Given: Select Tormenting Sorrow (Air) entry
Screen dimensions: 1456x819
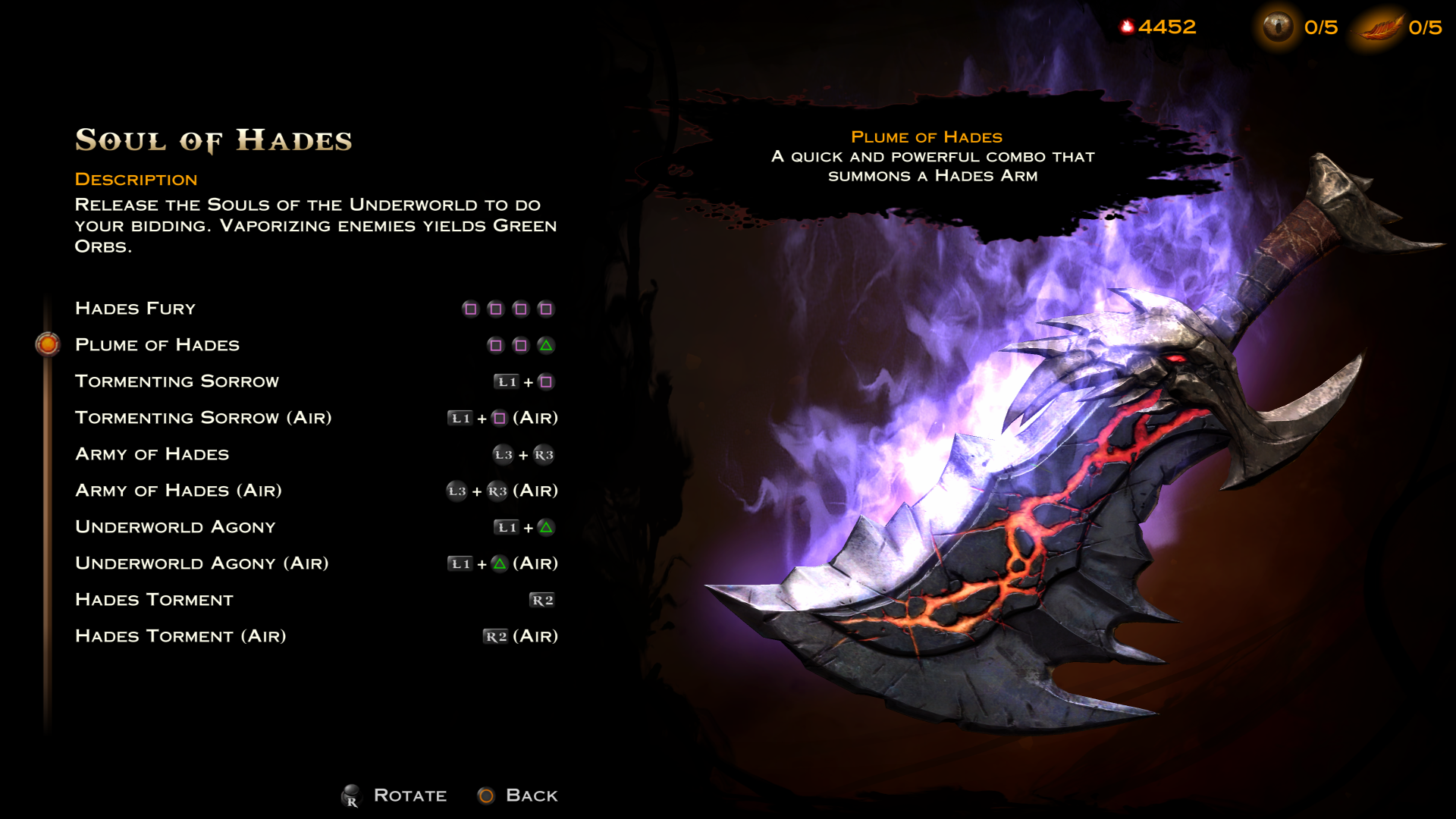Looking at the screenshot, I should [x=203, y=418].
